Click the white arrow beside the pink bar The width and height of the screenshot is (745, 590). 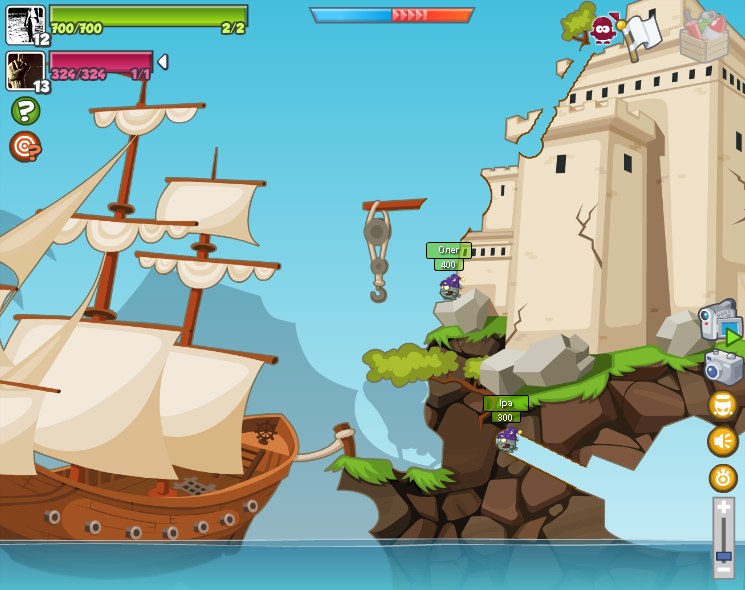pos(162,62)
